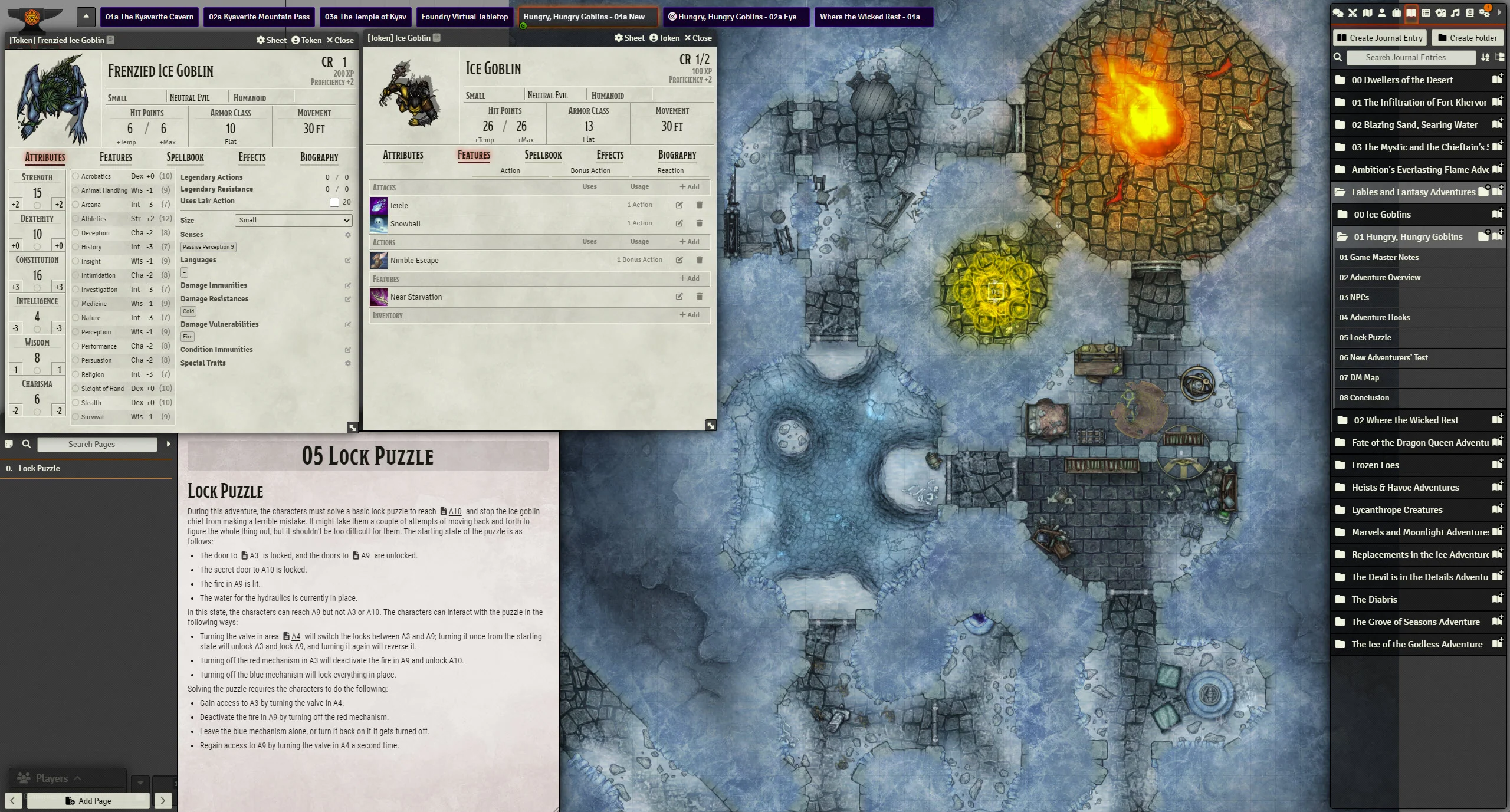The width and height of the screenshot is (1510, 812).
Task: Open the Ice Goblin Biography tab
Action: click(677, 155)
